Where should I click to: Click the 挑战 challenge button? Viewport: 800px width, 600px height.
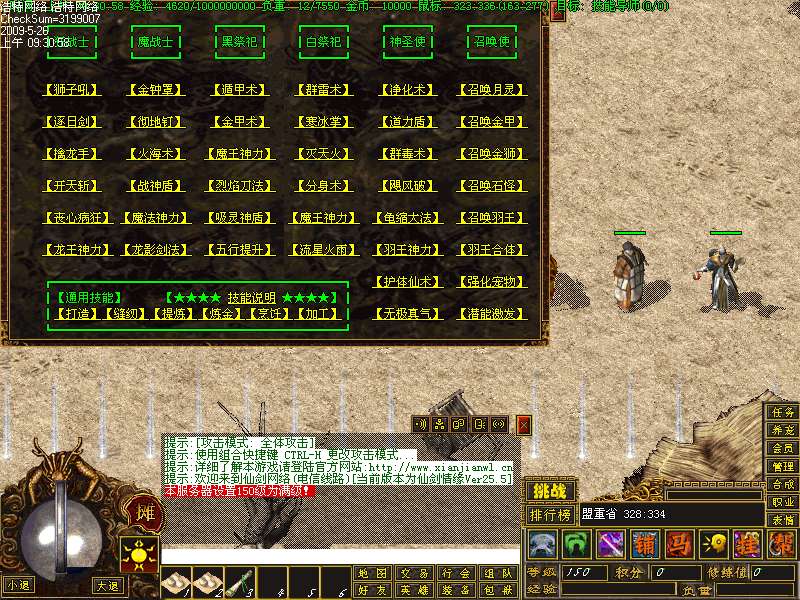[x=550, y=491]
